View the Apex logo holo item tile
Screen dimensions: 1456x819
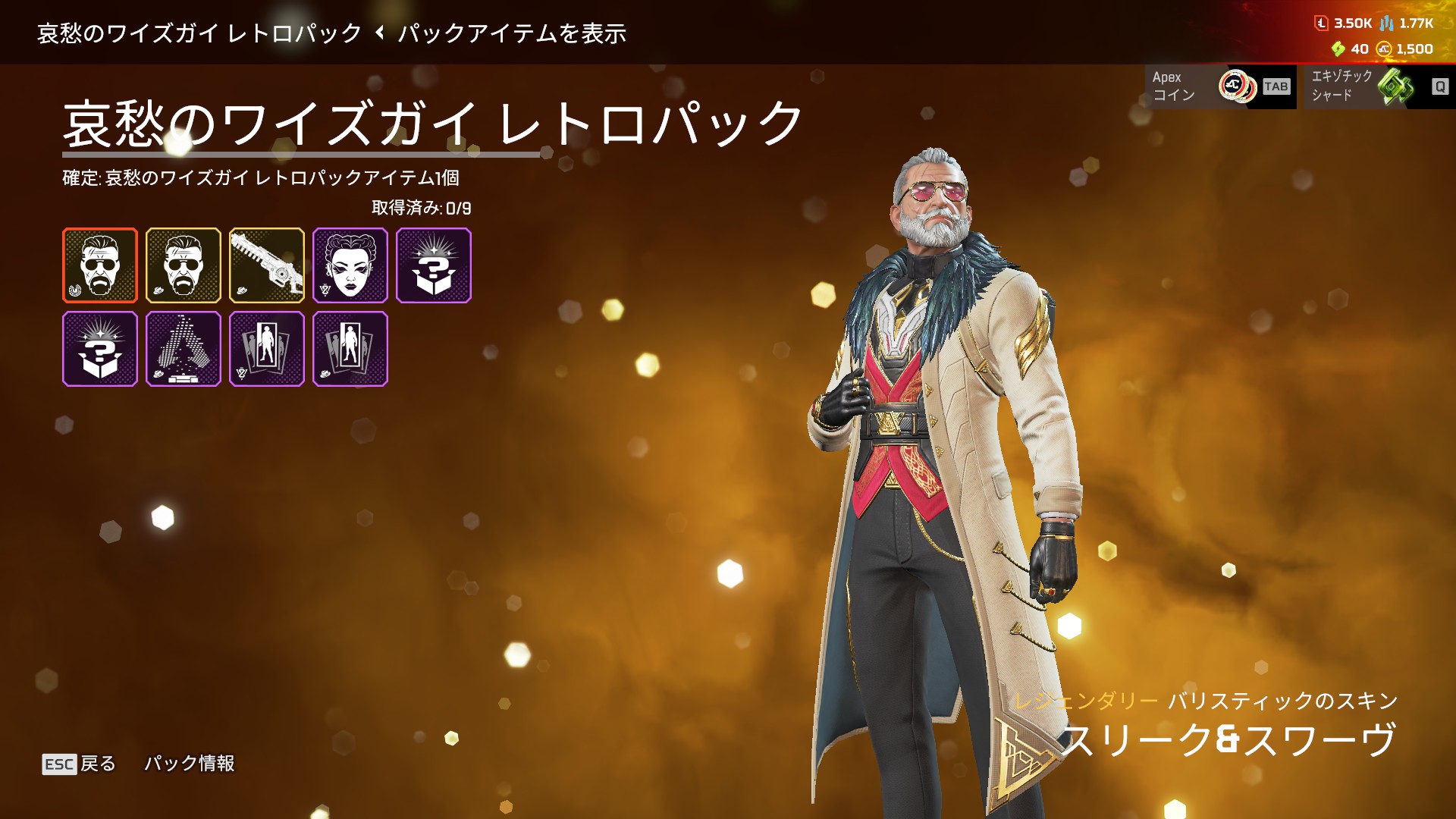point(184,349)
